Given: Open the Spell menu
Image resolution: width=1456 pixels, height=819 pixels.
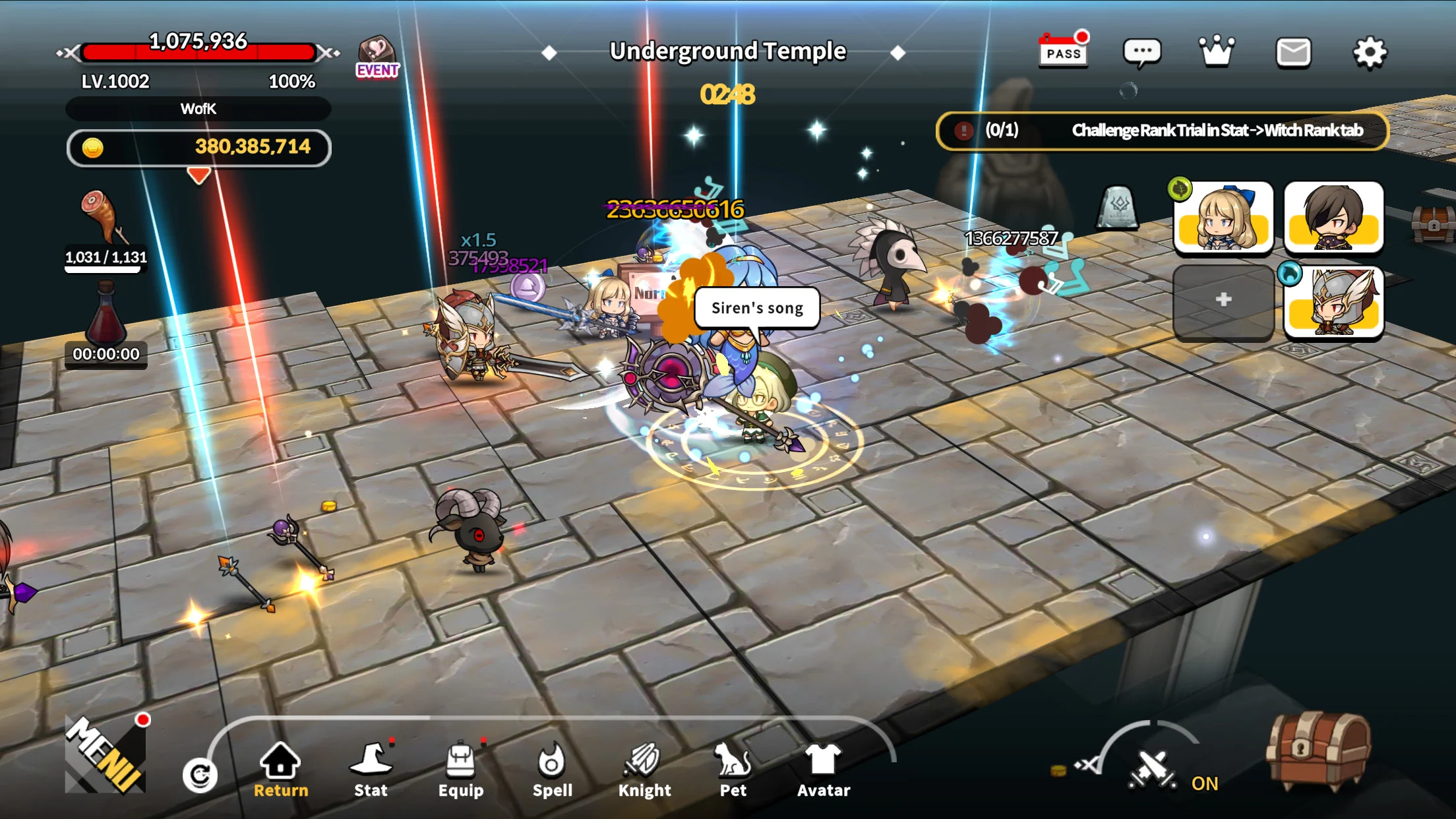Looking at the screenshot, I should [552, 770].
